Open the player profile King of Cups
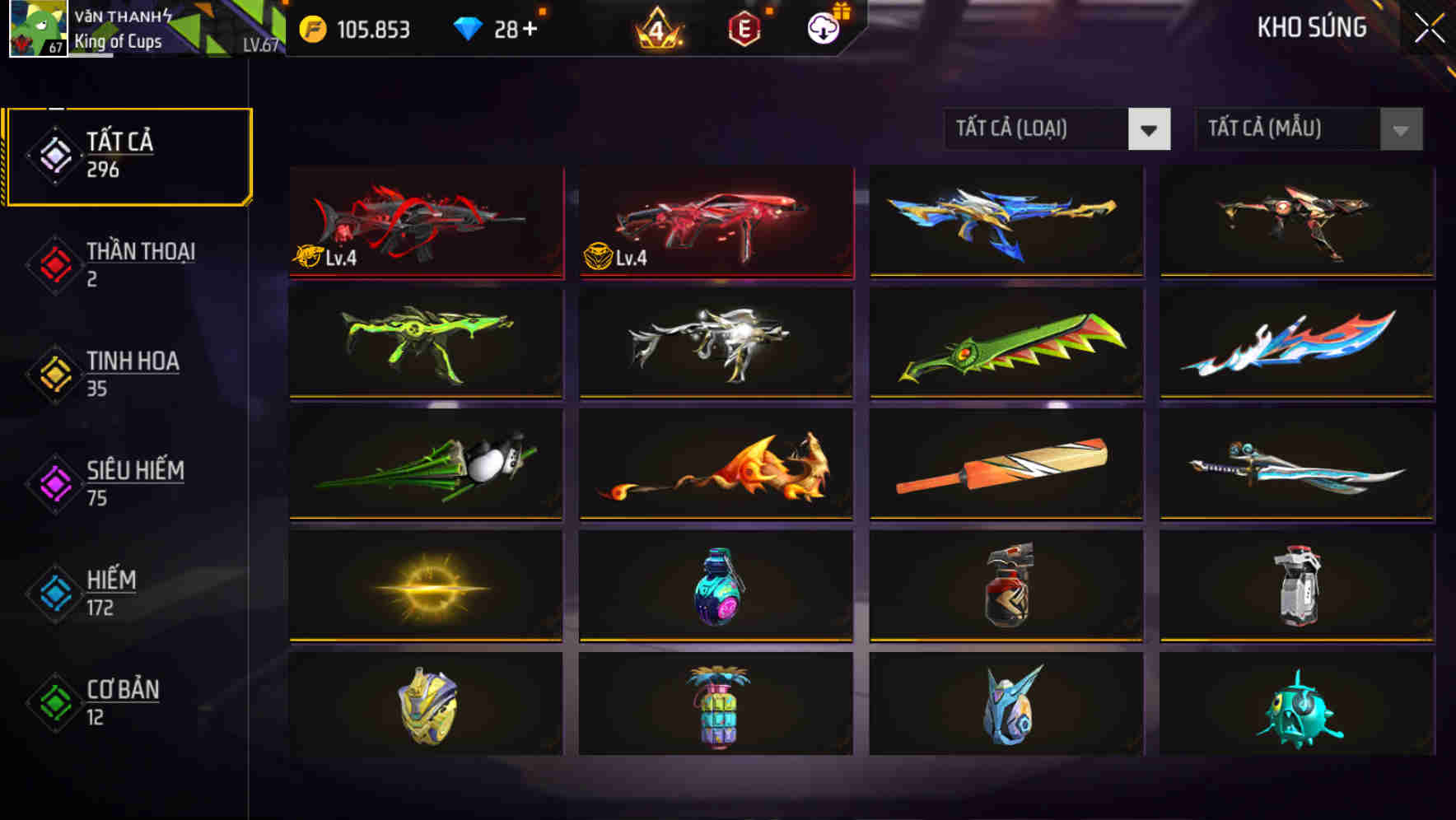 point(119,40)
